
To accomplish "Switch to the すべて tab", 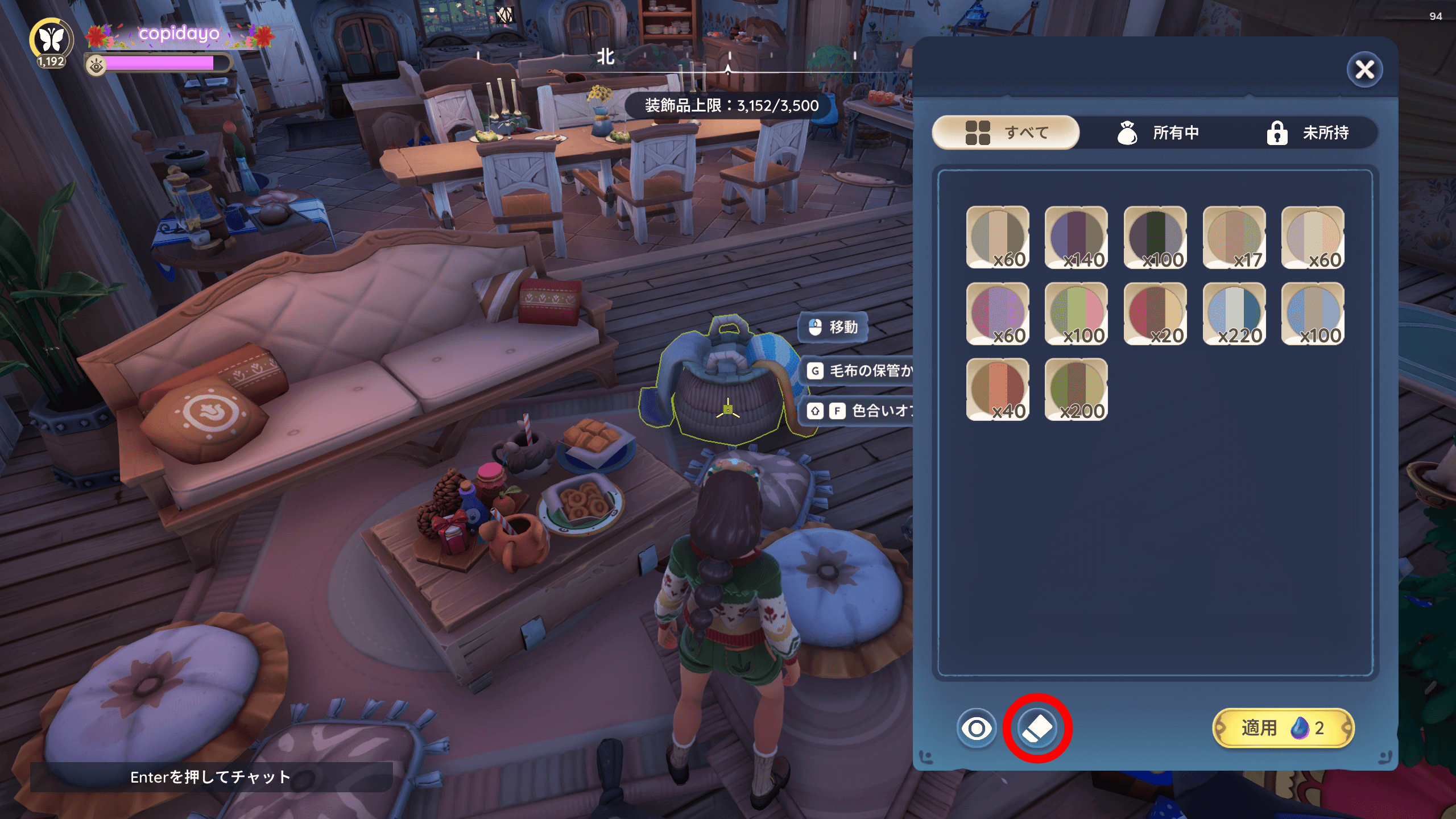I will click(x=1006, y=133).
